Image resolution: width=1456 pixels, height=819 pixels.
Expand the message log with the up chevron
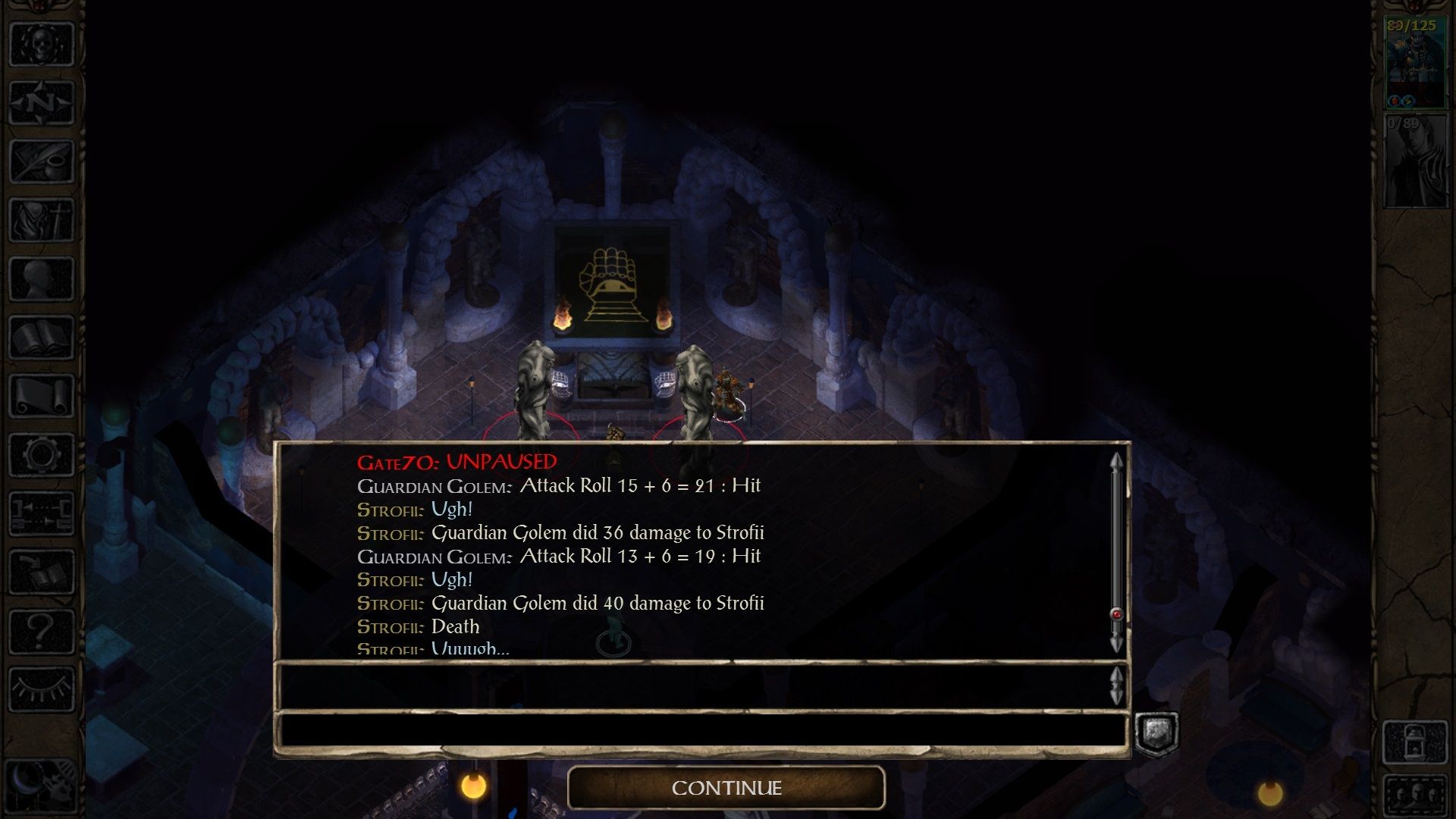click(x=1116, y=676)
